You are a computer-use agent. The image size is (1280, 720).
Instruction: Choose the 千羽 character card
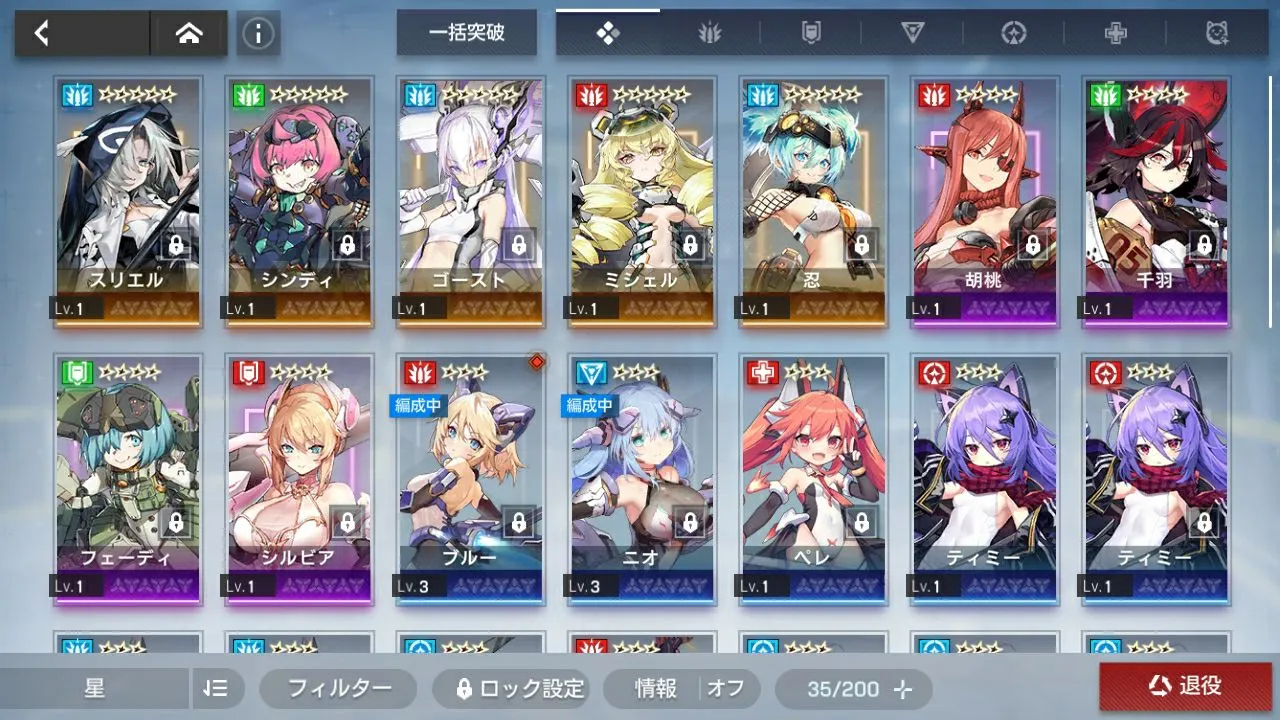pos(1157,200)
